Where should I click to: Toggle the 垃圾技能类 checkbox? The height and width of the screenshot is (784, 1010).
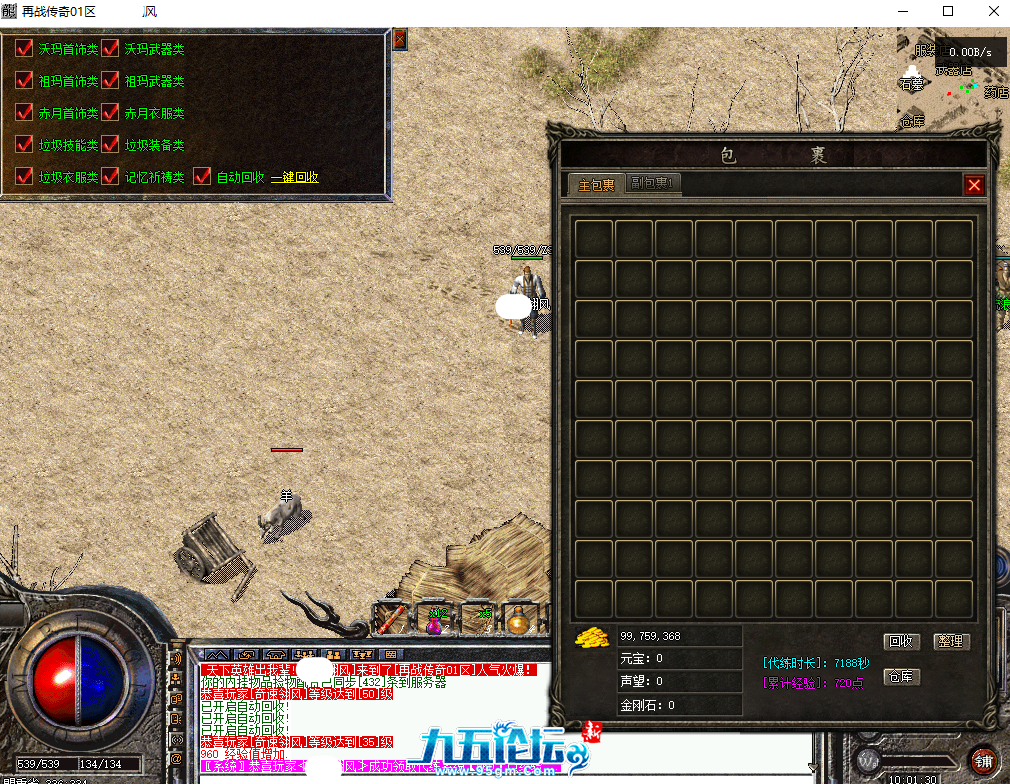[25, 145]
